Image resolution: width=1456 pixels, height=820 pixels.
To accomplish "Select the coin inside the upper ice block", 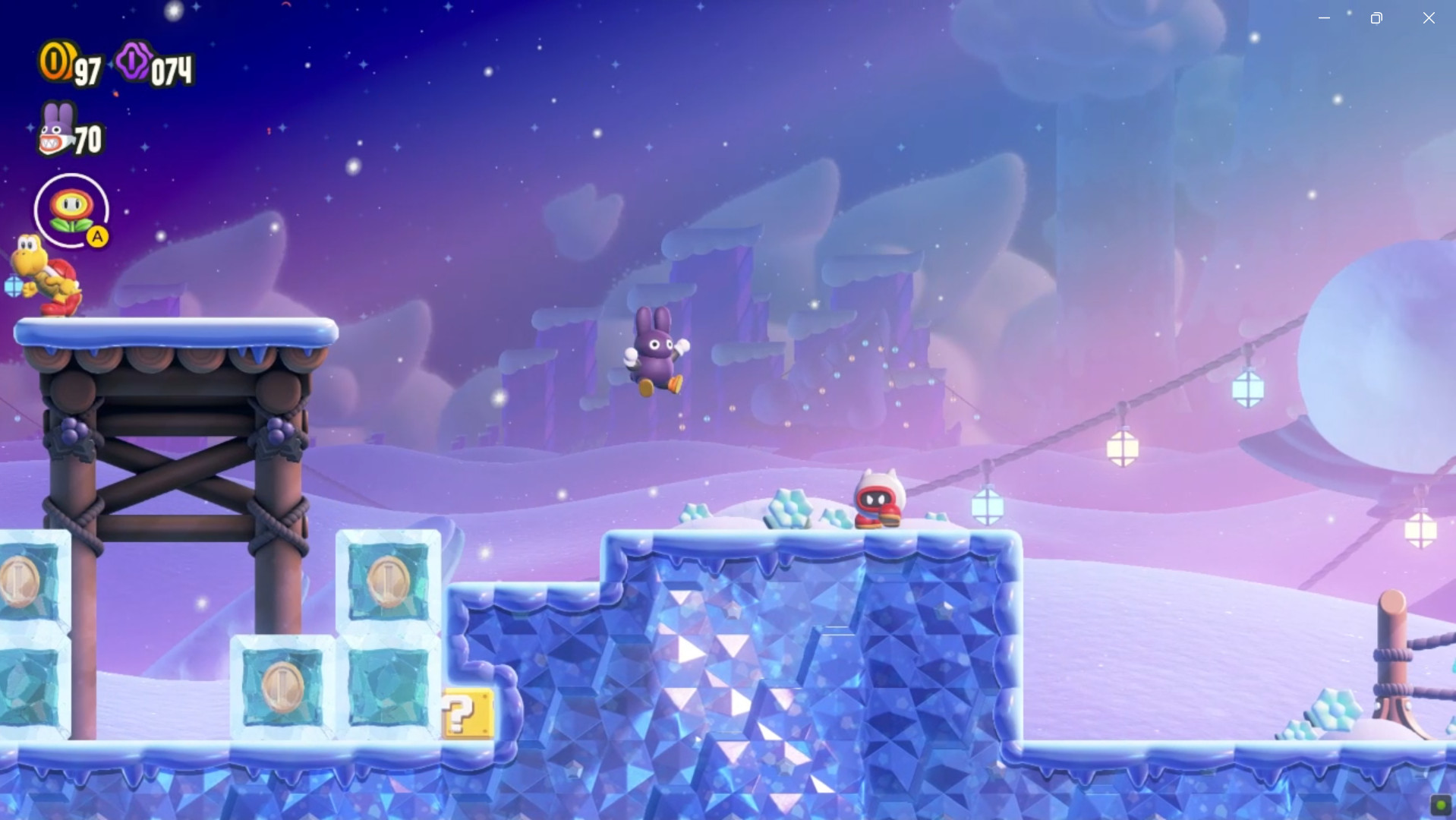I will click(x=389, y=580).
